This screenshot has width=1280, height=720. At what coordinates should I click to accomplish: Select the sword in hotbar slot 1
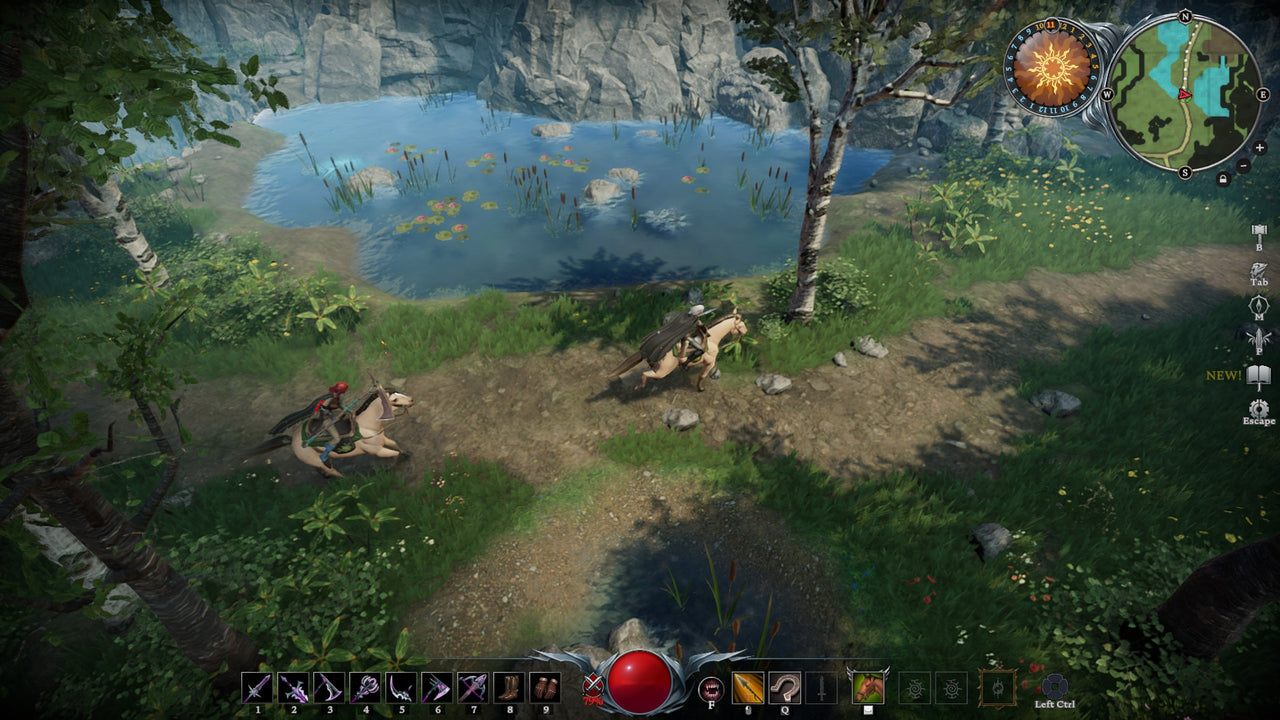255,686
